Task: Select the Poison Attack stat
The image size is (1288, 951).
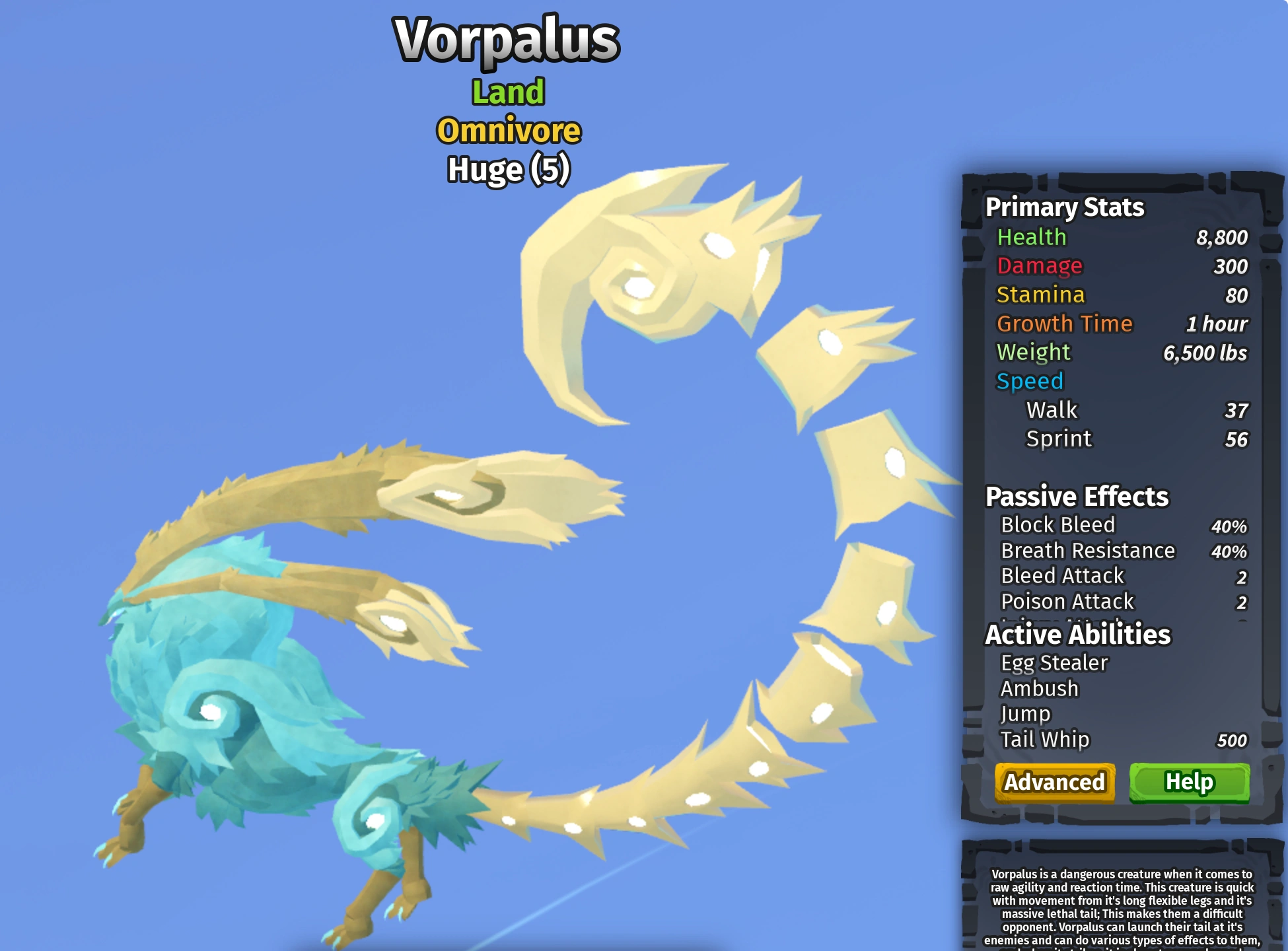Action: (1067, 601)
